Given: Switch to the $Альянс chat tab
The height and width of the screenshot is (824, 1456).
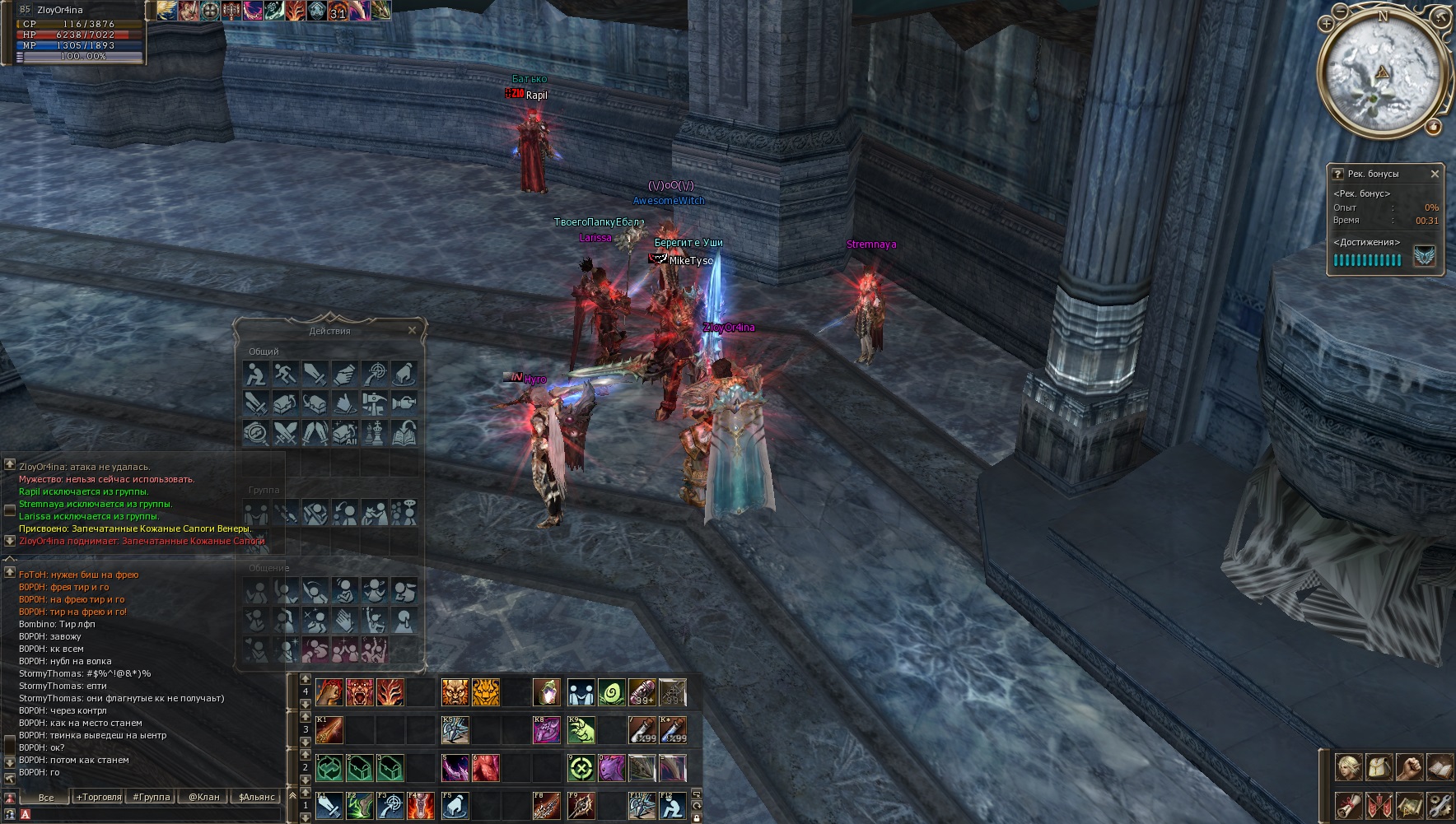Looking at the screenshot, I should tap(256, 797).
